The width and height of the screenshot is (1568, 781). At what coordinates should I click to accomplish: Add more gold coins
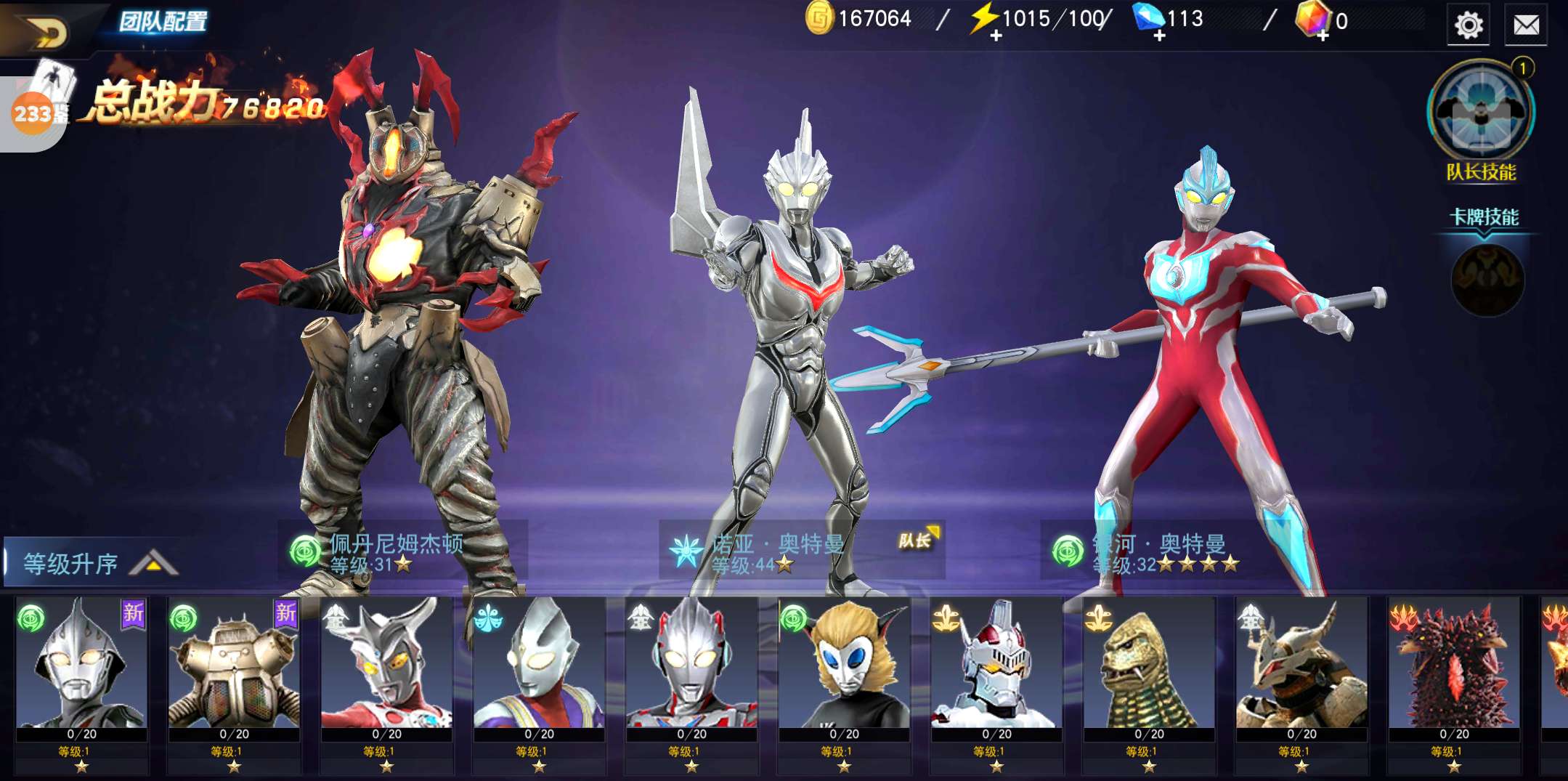pos(818,19)
